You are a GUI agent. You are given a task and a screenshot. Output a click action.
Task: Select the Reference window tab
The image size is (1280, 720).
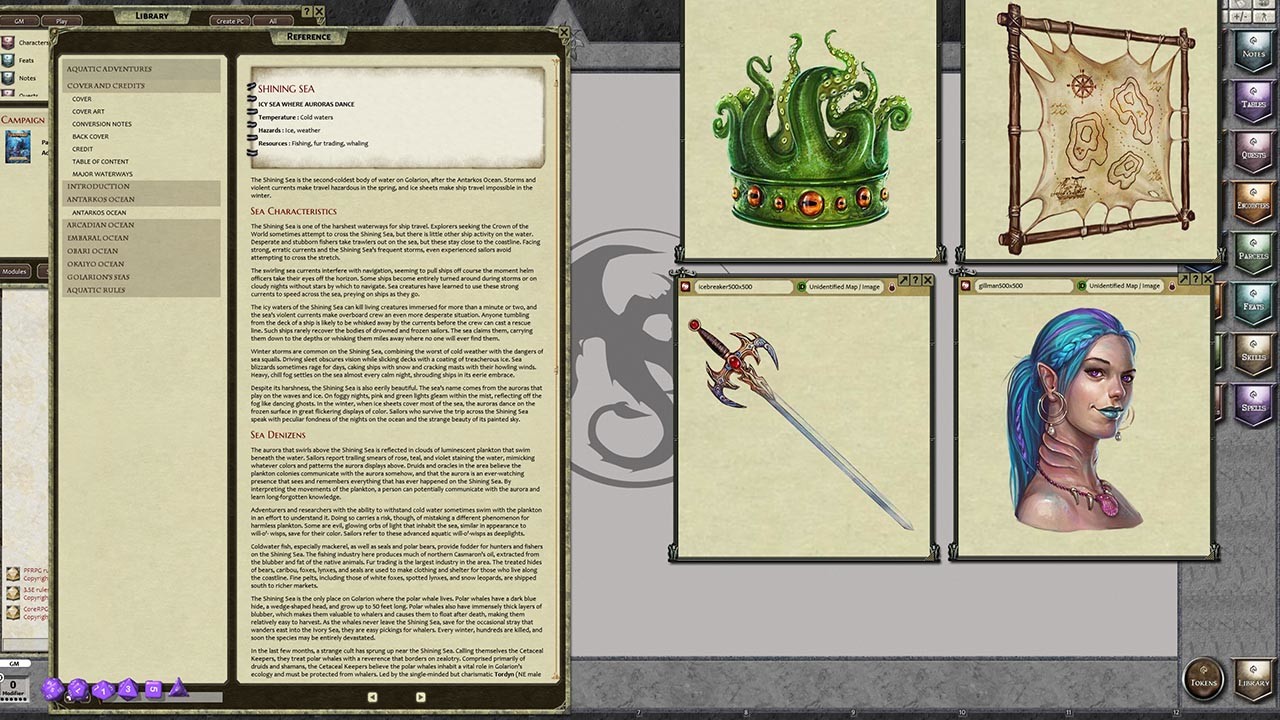[308, 36]
